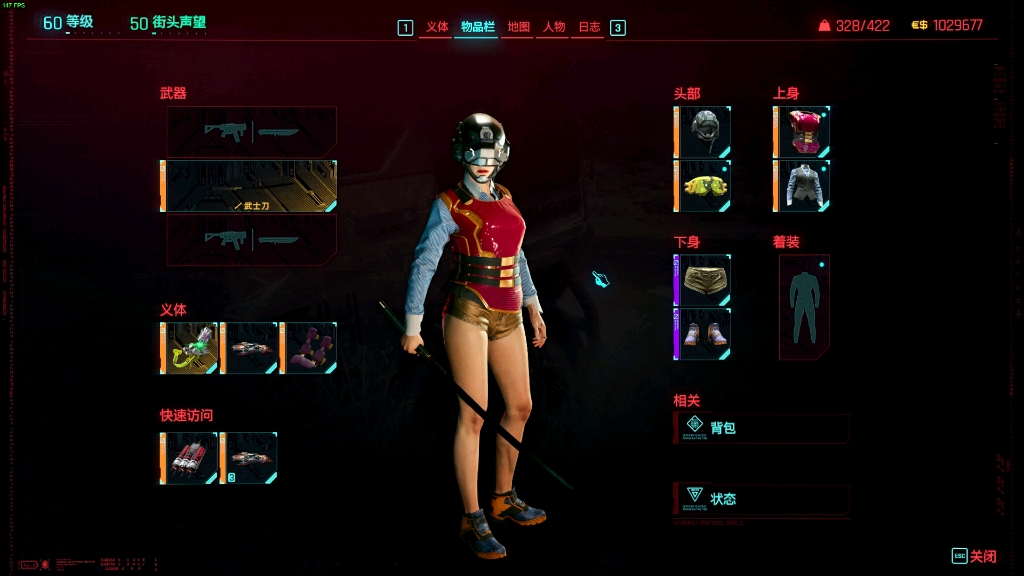Image resolution: width=1024 pixels, height=576 pixels.
Task: Open the 着装 outfit silhouette slot
Action: 804,306
